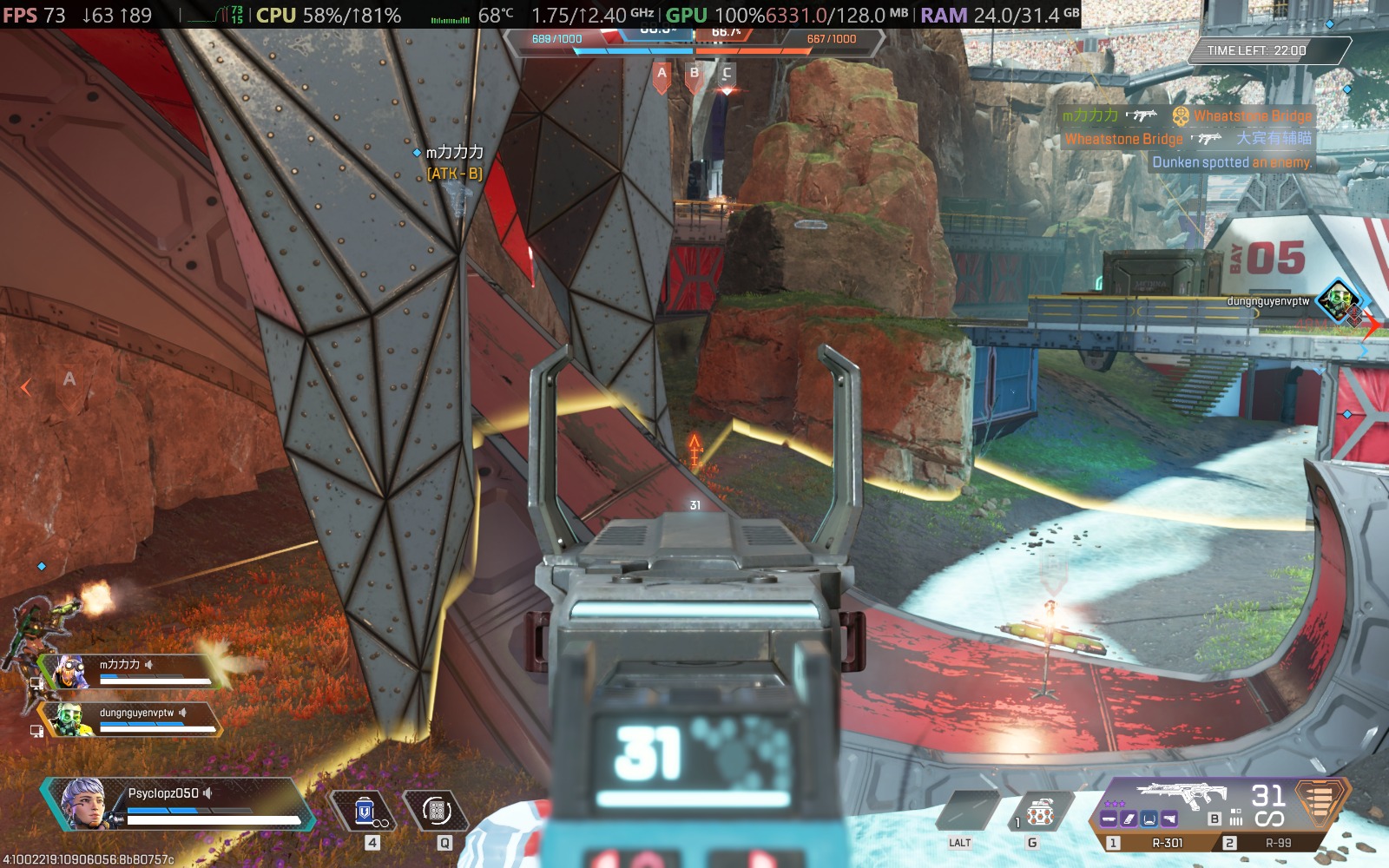The image size is (1389, 868).
Task: Click dungnguyenvptw's character portrait
Action: [68, 719]
